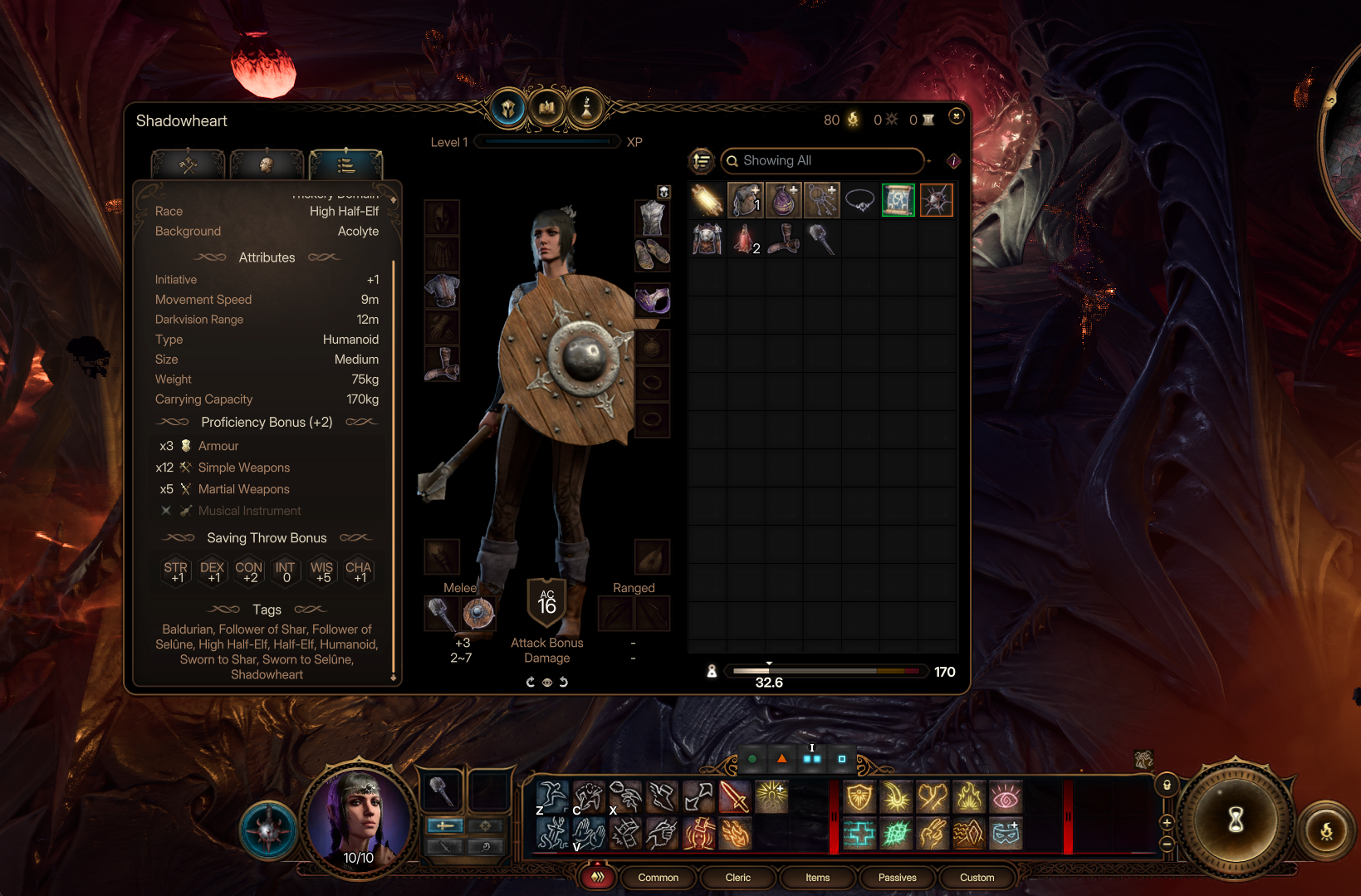The image size is (1361, 896).
Task: Select the shovel item in inventory
Action: click(821, 239)
